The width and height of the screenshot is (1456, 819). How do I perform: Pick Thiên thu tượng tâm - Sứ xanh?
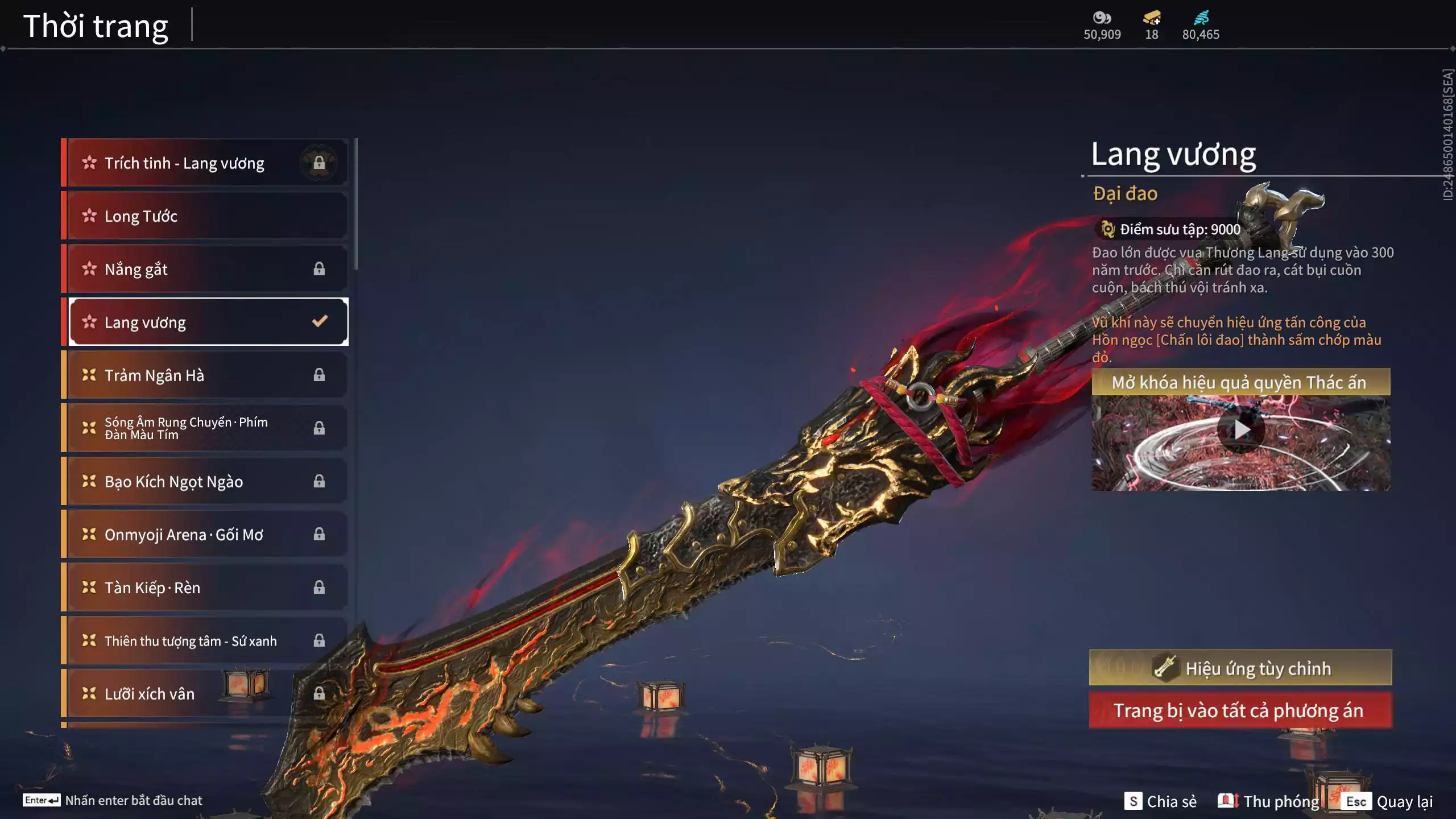205,641
